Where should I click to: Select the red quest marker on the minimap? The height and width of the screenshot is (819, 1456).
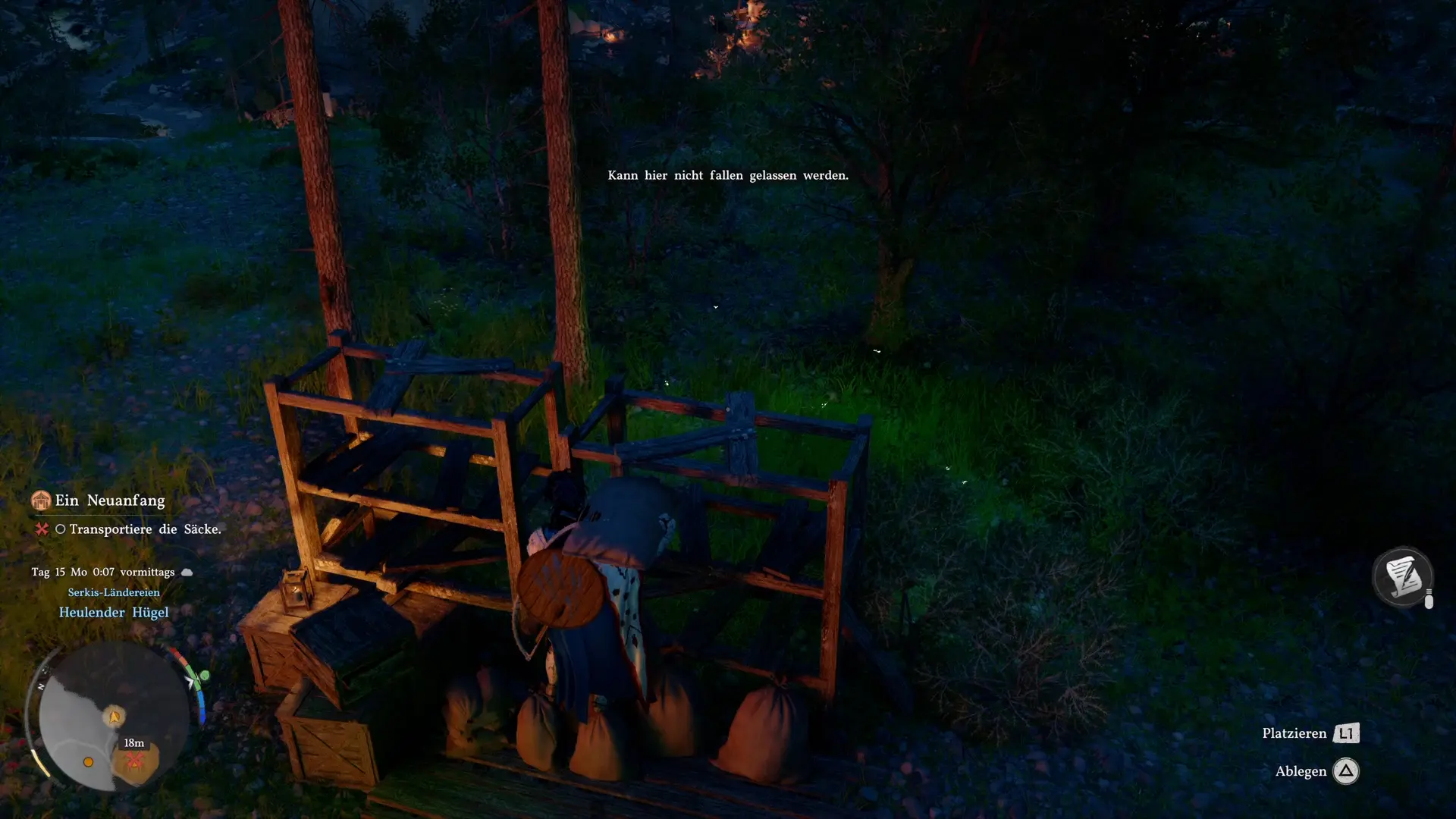click(135, 760)
